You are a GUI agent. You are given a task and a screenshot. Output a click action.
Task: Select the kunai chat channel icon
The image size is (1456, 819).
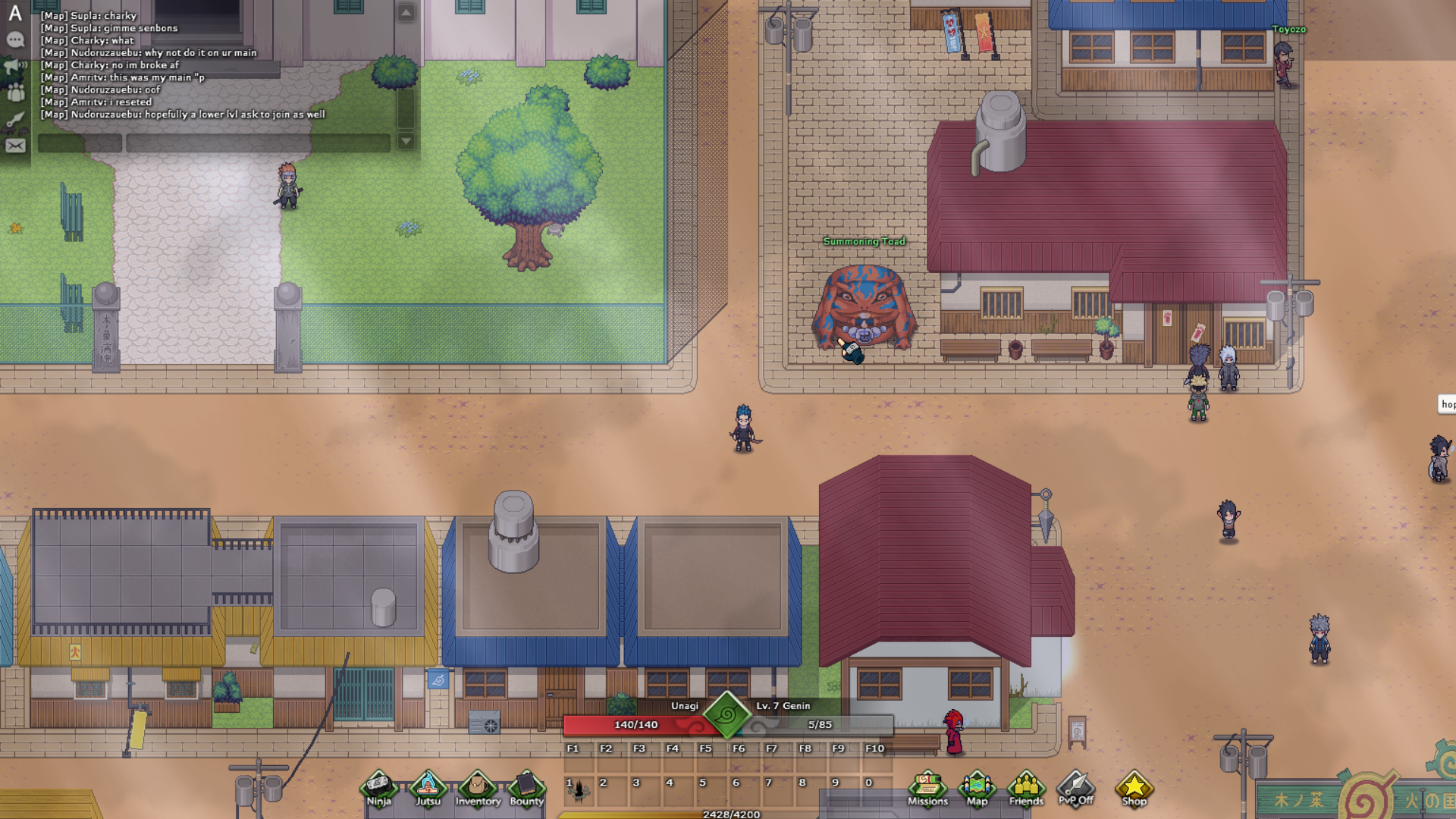click(15, 119)
